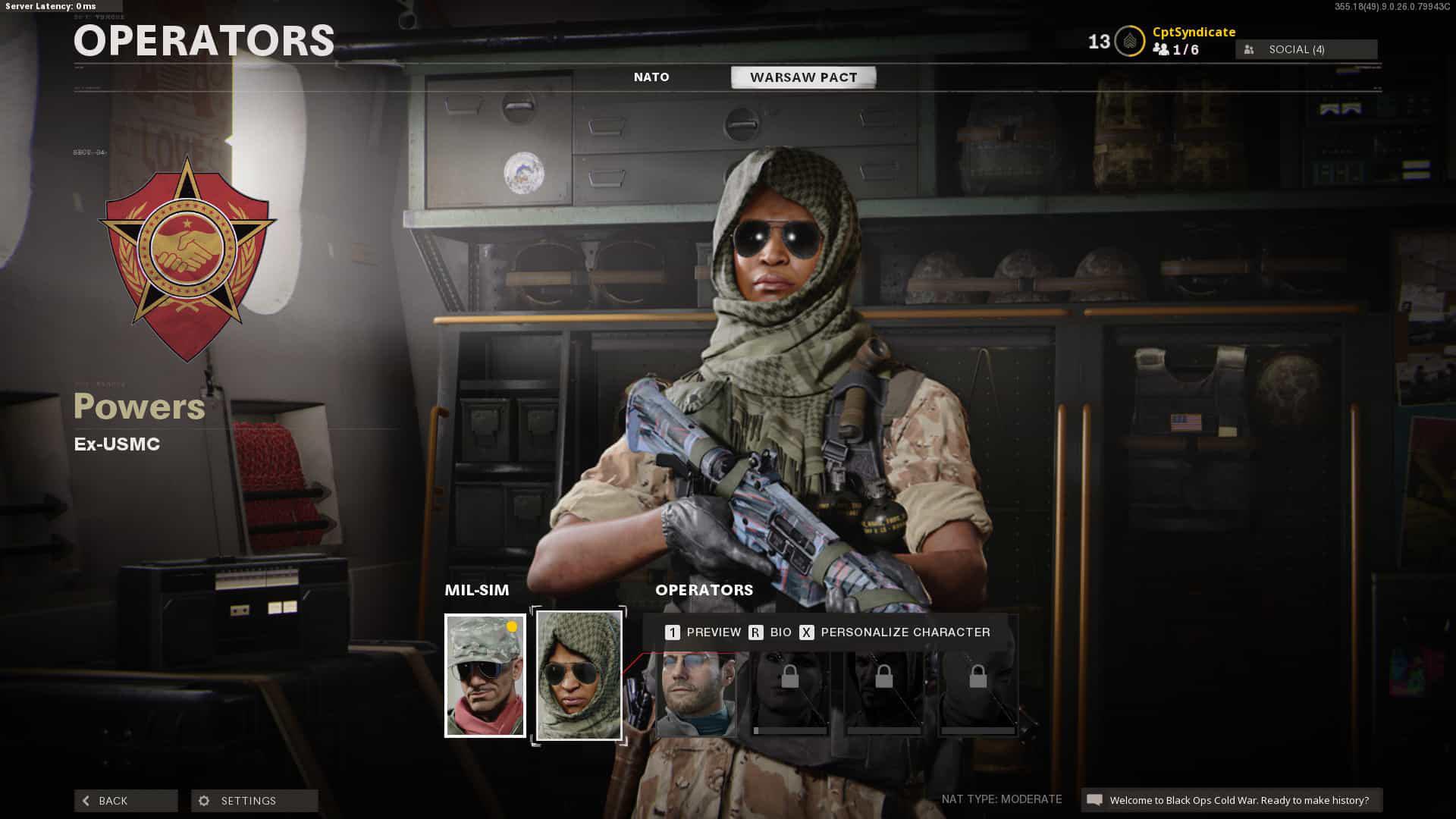
Task: Open the Social panel
Action: 1306,49
